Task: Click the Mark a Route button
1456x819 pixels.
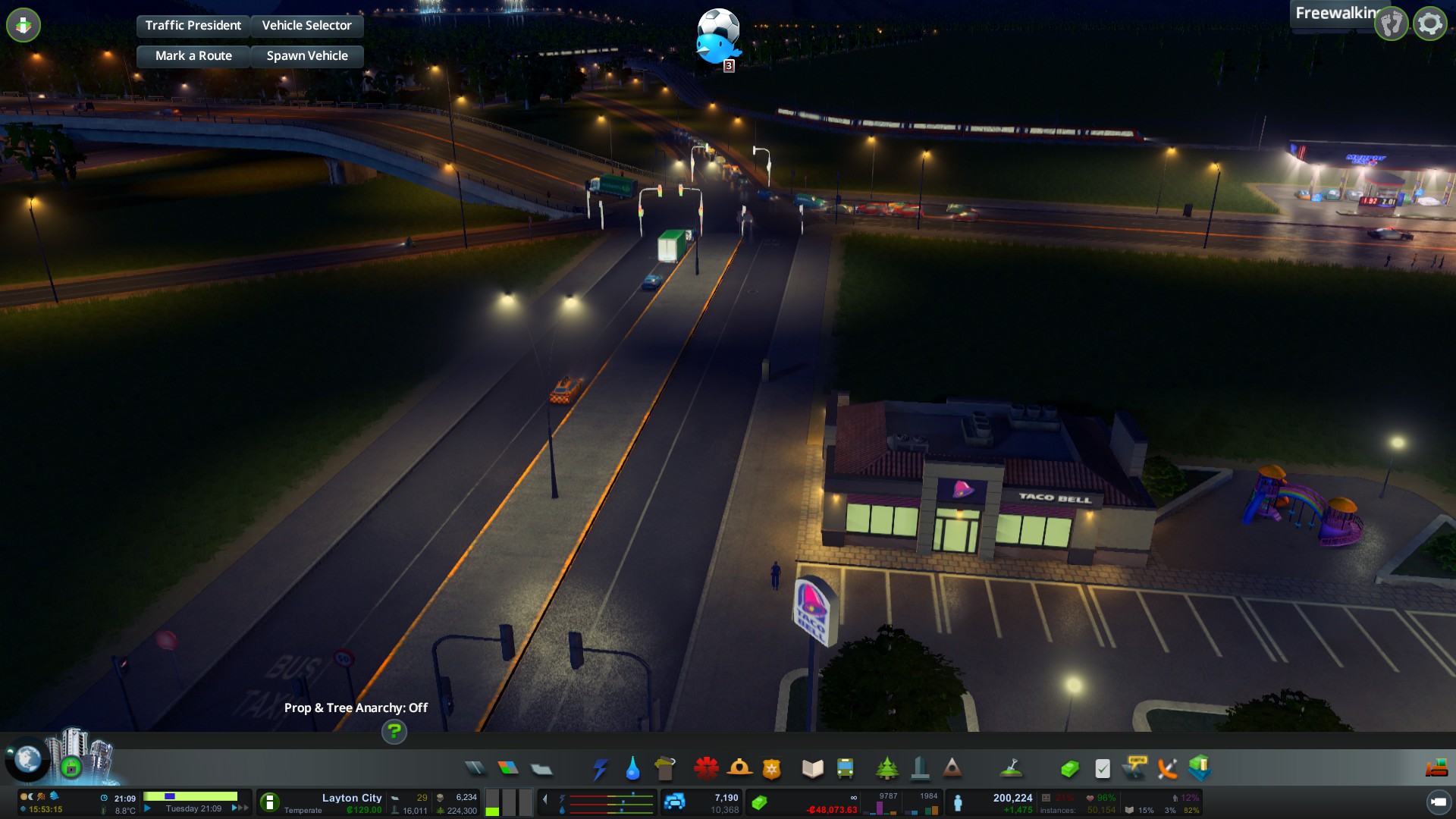Action: [193, 56]
